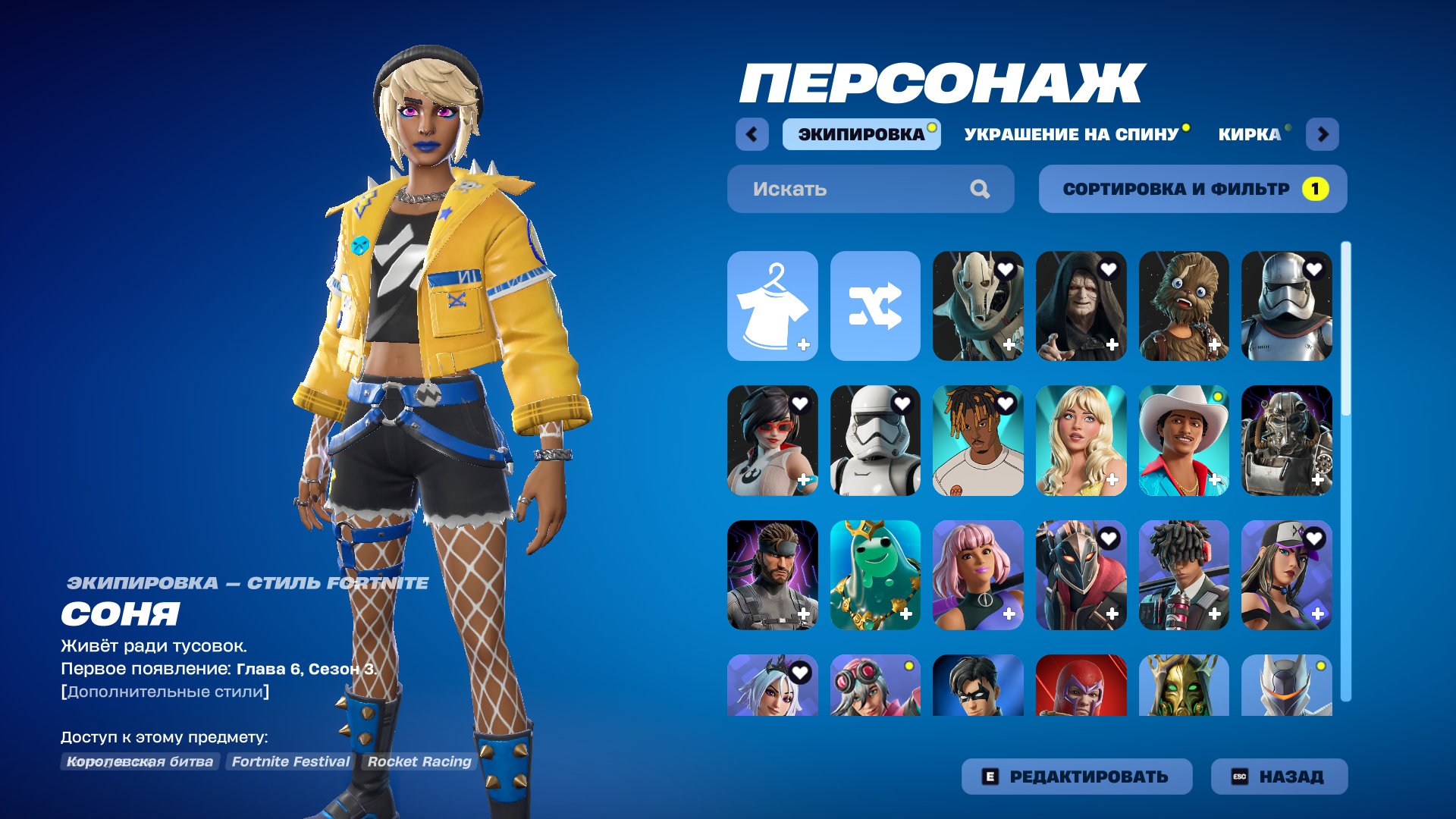Click the НАЗАД button
The image size is (1456, 819).
tap(1279, 777)
